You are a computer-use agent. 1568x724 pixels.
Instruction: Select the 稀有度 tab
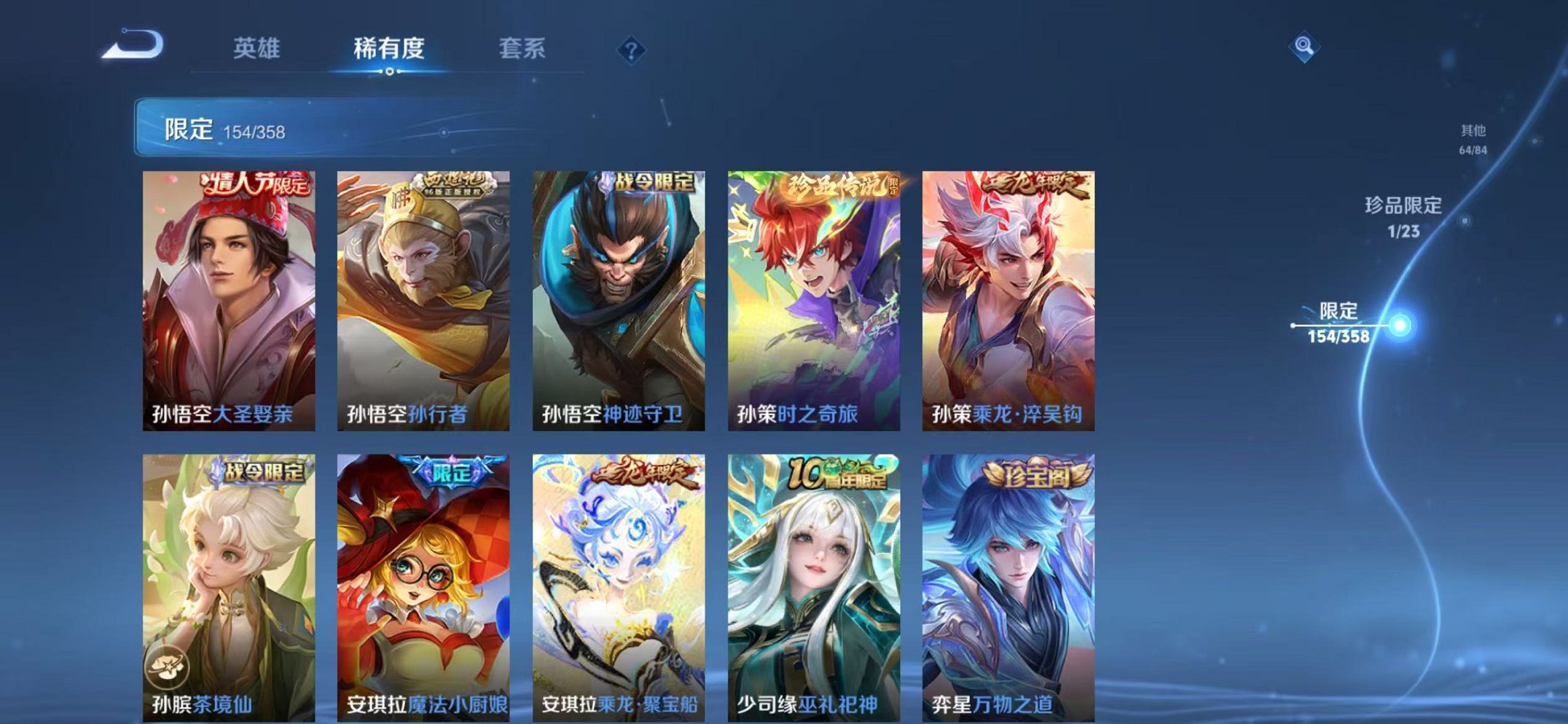coord(391,48)
